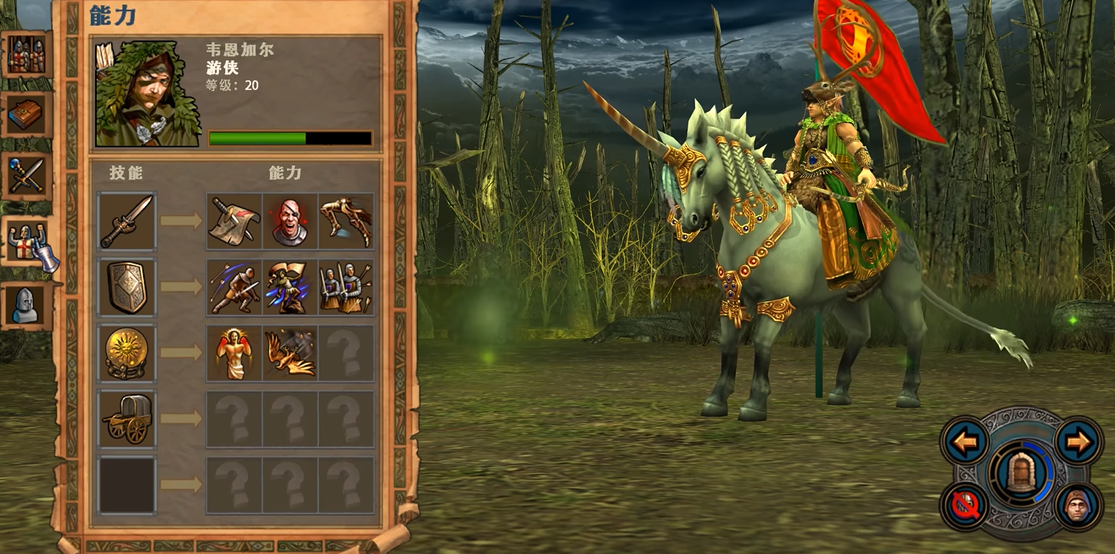Switch to the spellbook tab
The height and width of the screenshot is (554, 1115).
point(26,115)
